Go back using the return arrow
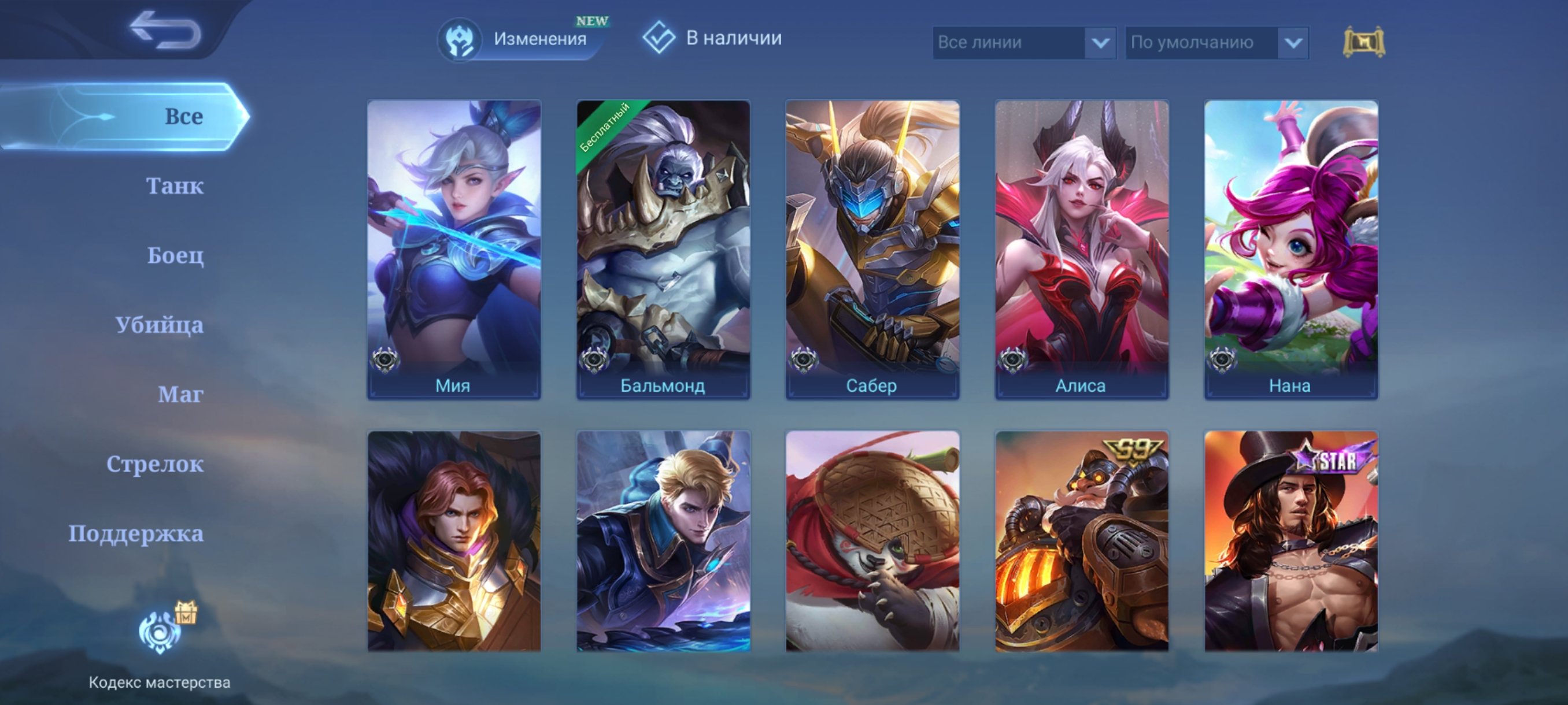 coord(164,29)
